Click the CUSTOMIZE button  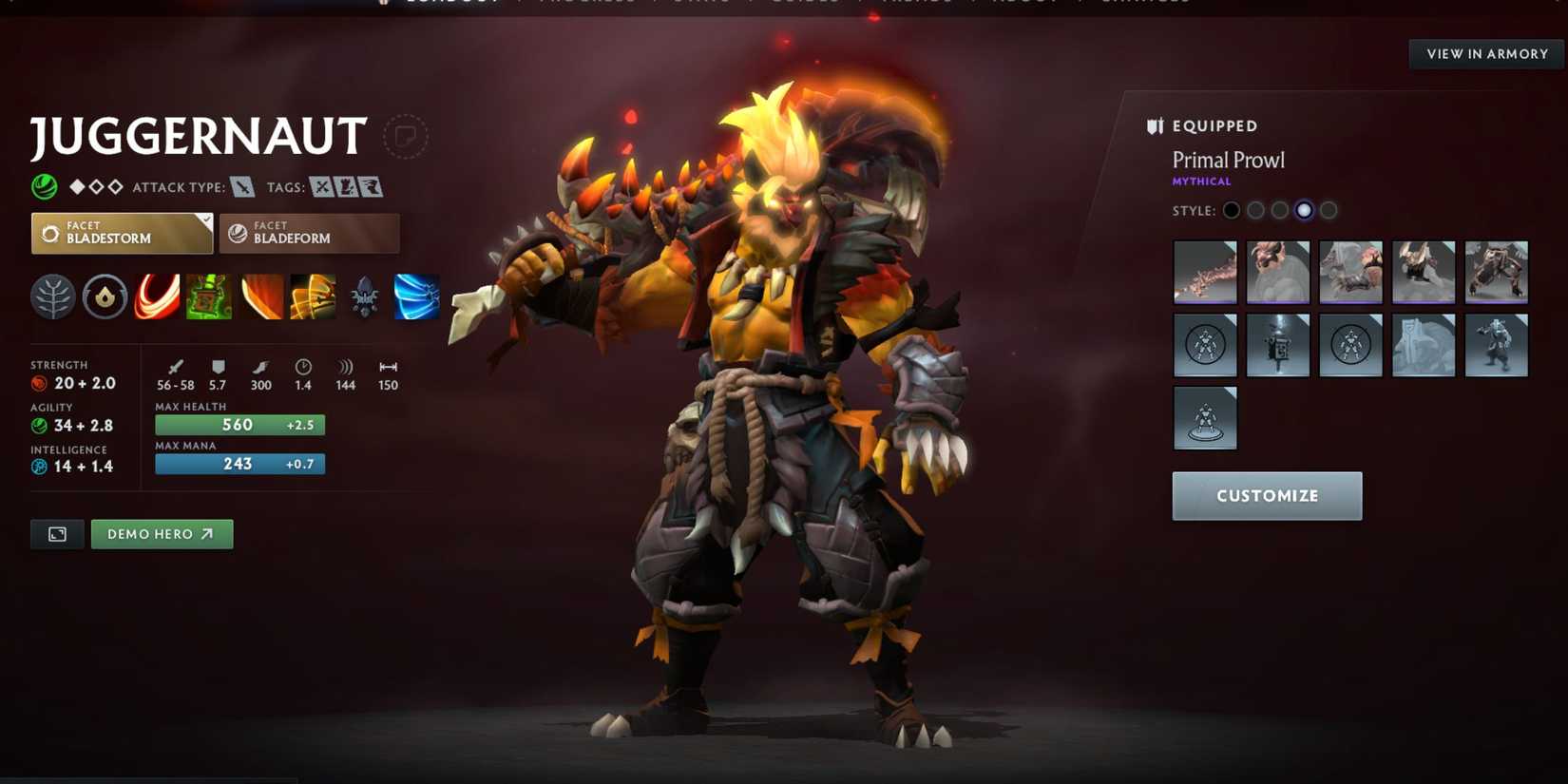(1267, 495)
